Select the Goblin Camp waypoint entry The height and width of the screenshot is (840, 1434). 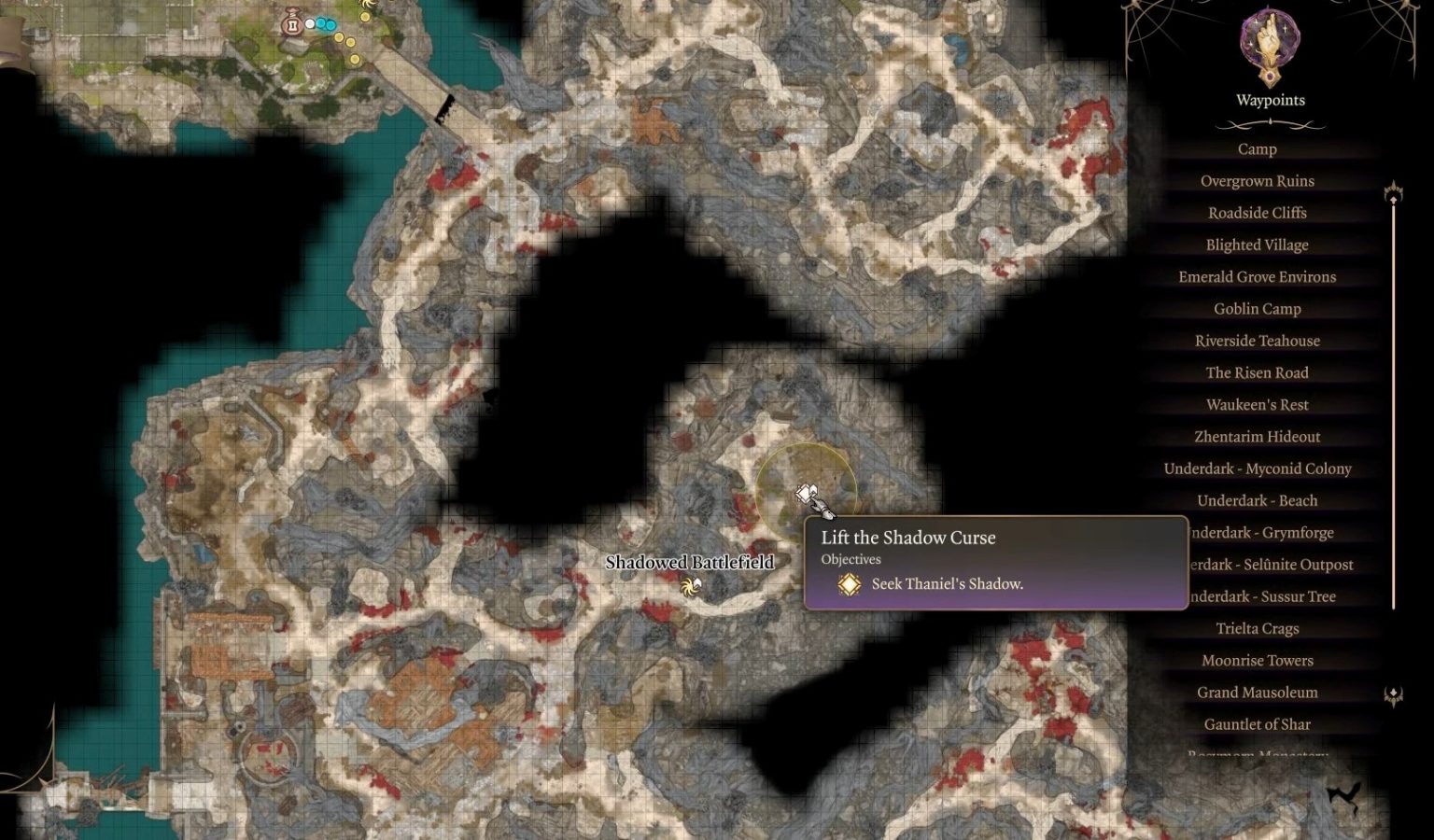click(1256, 308)
